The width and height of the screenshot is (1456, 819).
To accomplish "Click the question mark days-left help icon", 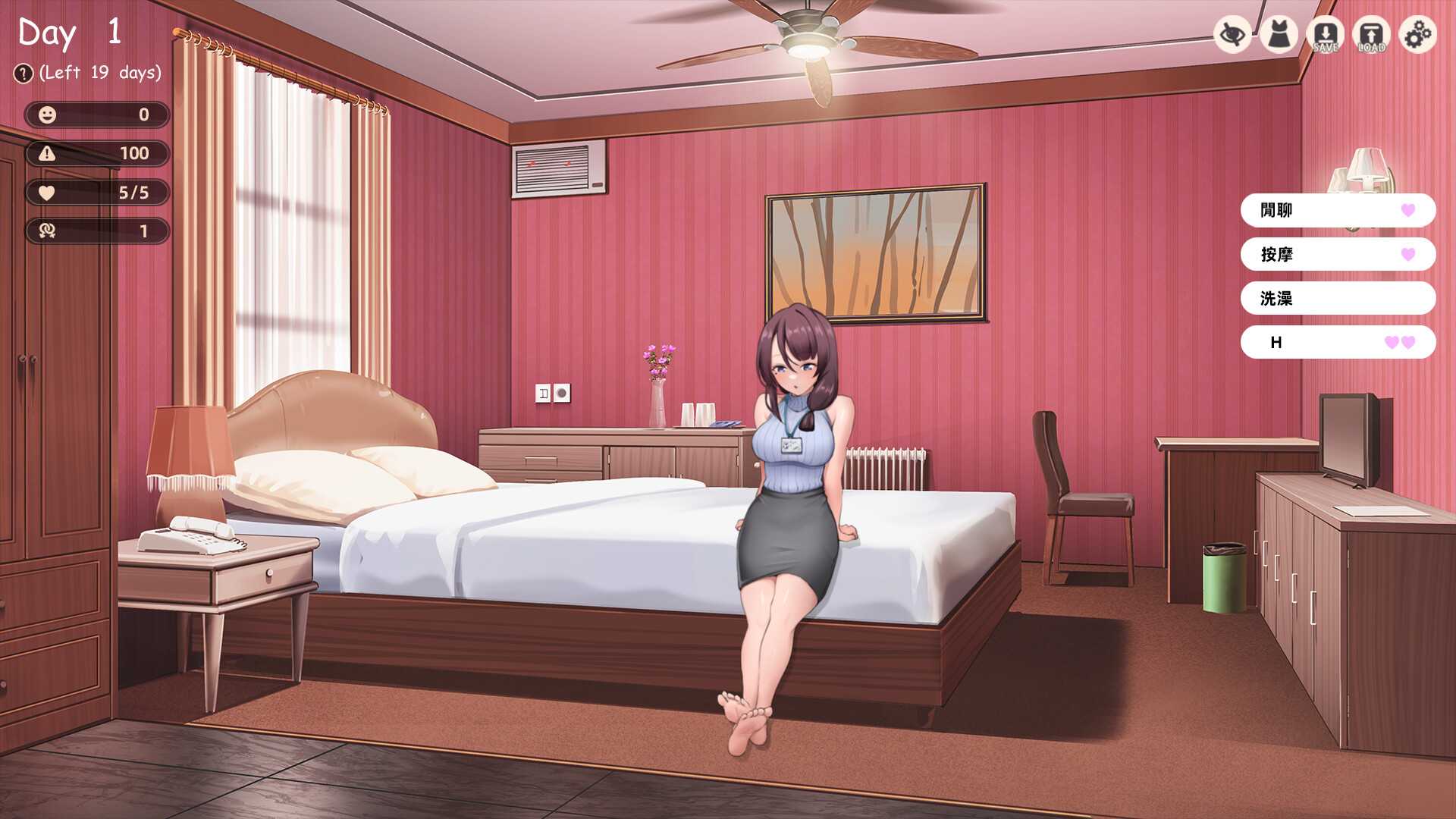I will pos(24,74).
